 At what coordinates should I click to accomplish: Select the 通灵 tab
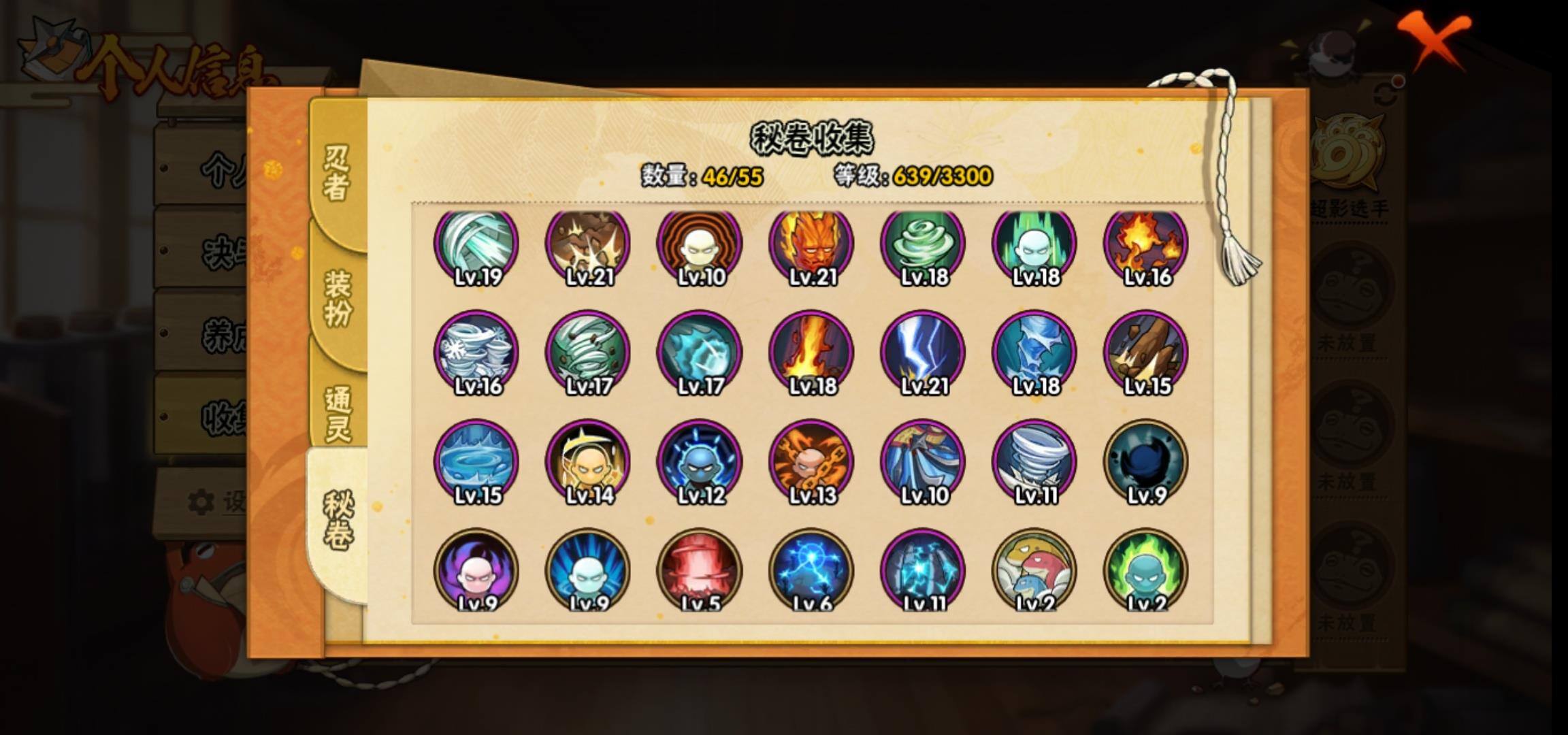[x=338, y=413]
